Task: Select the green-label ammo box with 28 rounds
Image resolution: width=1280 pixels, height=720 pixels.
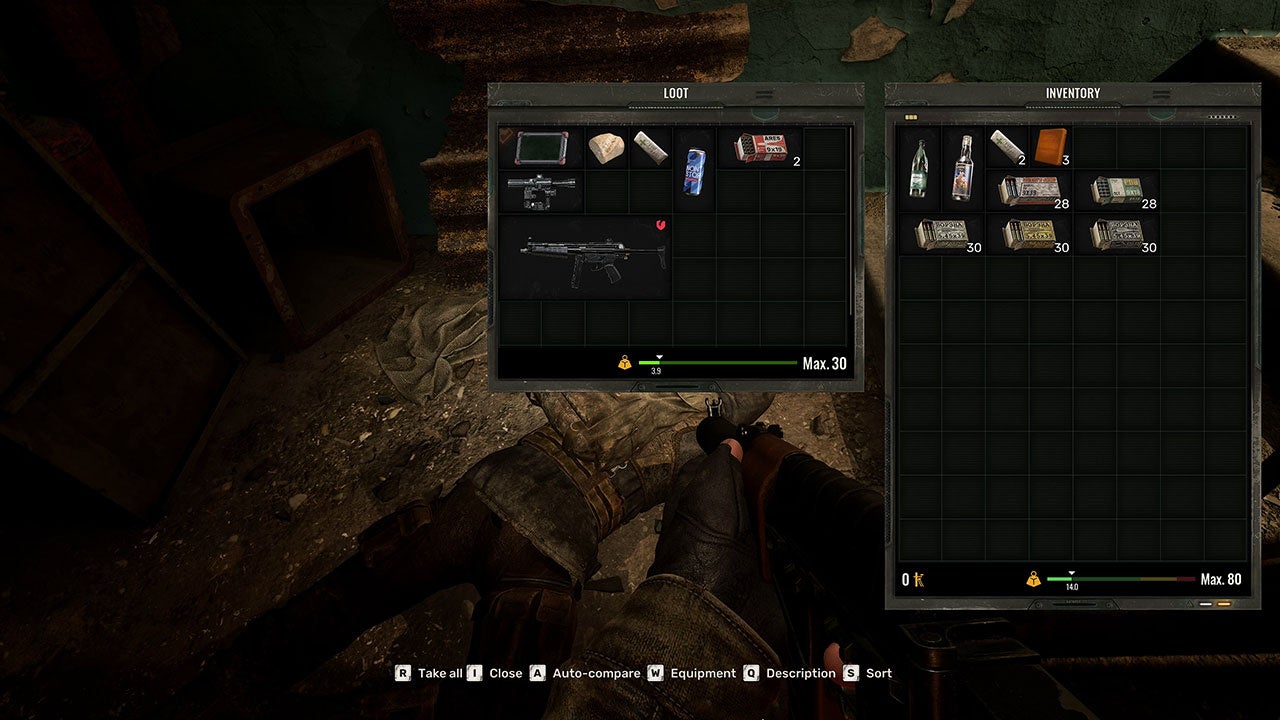Action: (x=1116, y=190)
